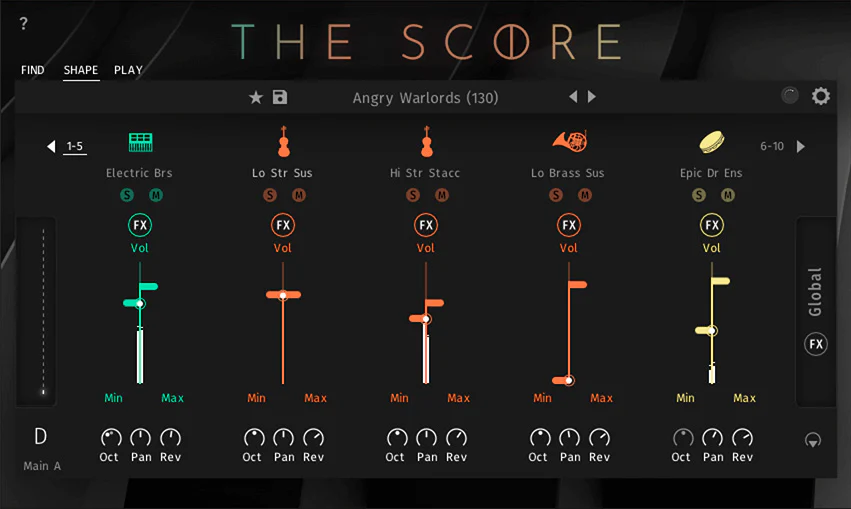Screen dimensions: 851x509
Task: Choose the Lo Brass Sus horn icon
Action: 568,142
